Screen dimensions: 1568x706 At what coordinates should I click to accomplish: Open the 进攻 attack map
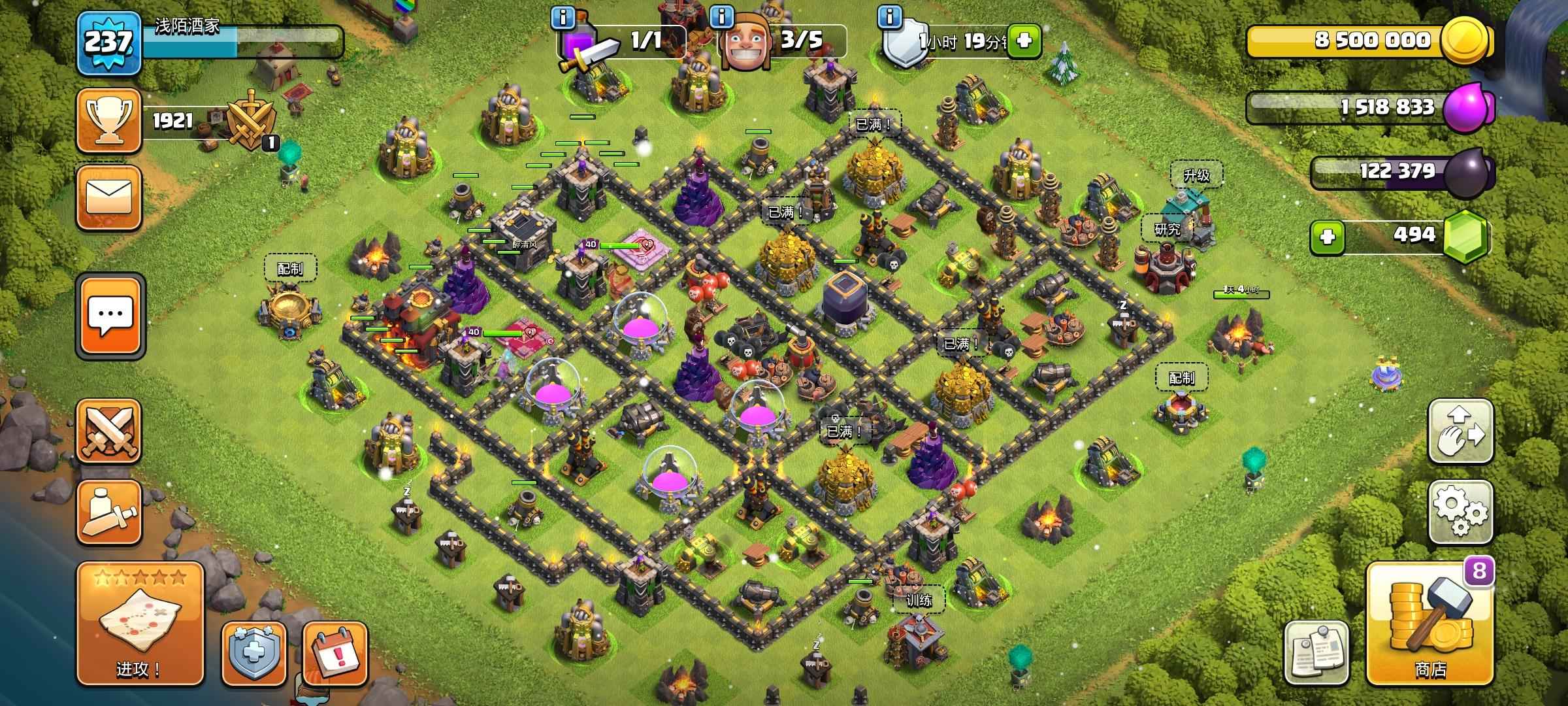(140, 623)
